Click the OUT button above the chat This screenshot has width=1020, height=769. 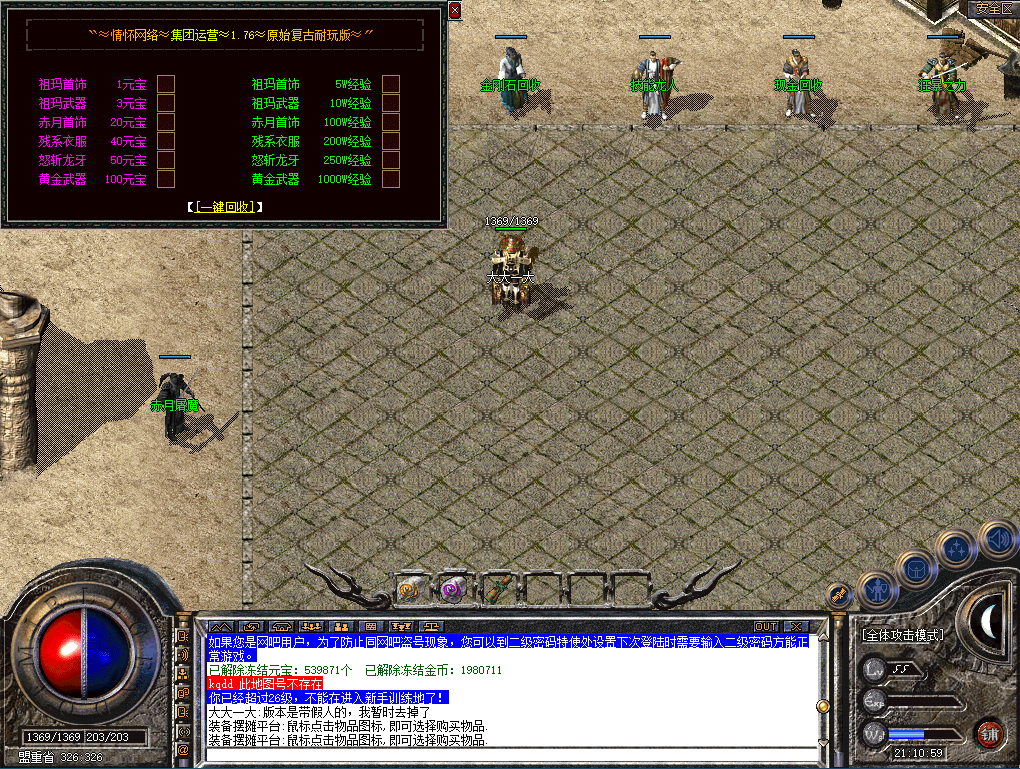766,627
